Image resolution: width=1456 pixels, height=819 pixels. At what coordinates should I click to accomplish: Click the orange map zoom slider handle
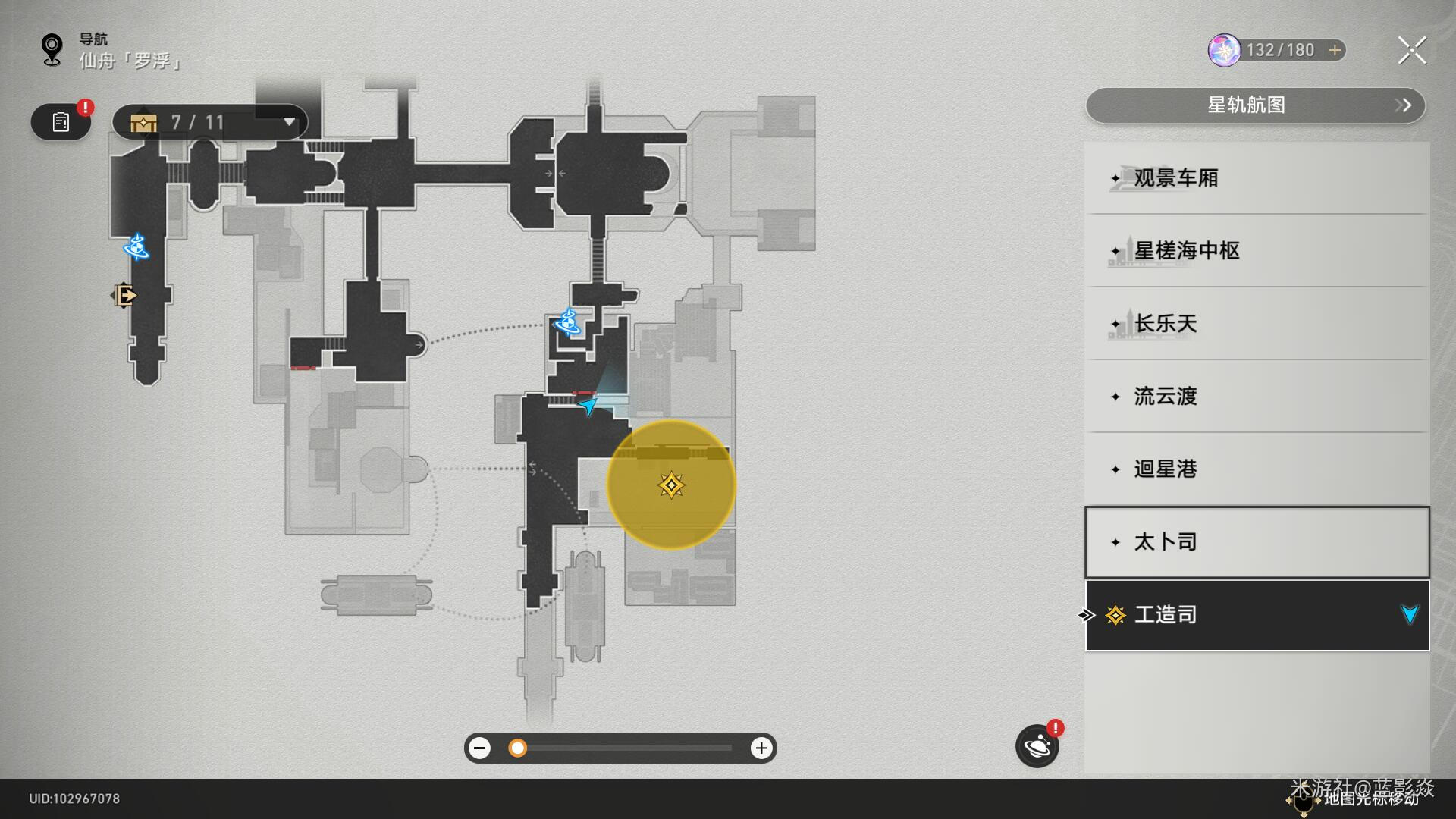pyautogui.click(x=517, y=748)
